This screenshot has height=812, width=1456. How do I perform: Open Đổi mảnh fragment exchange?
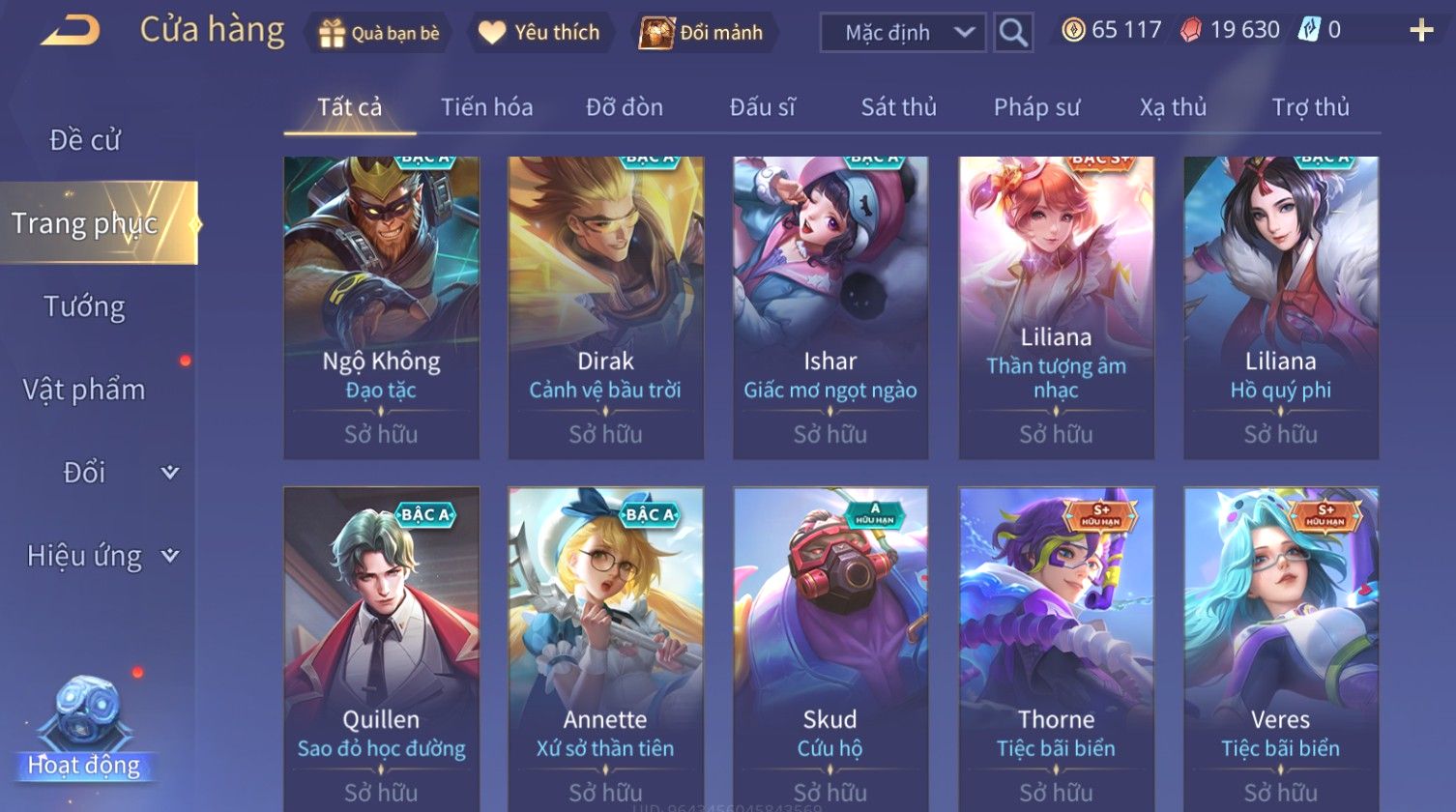(702, 33)
